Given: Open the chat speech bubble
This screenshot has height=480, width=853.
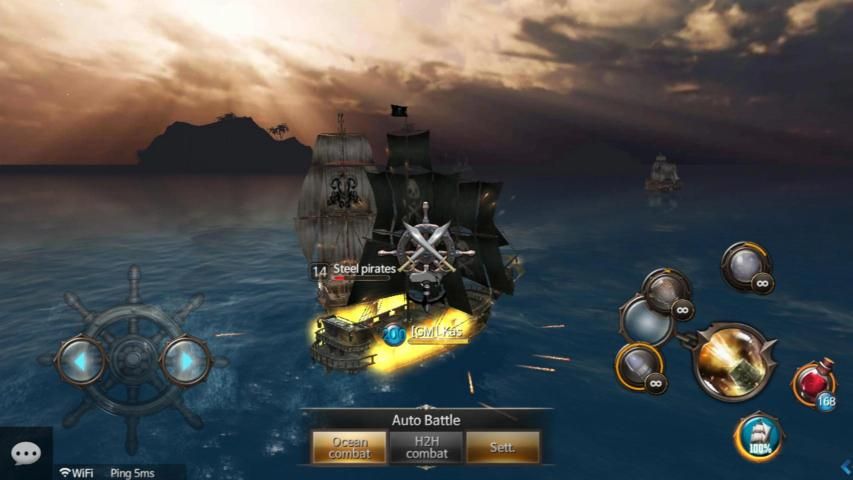Looking at the screenshot, I should pyautogui.click(x=25, y=454).
